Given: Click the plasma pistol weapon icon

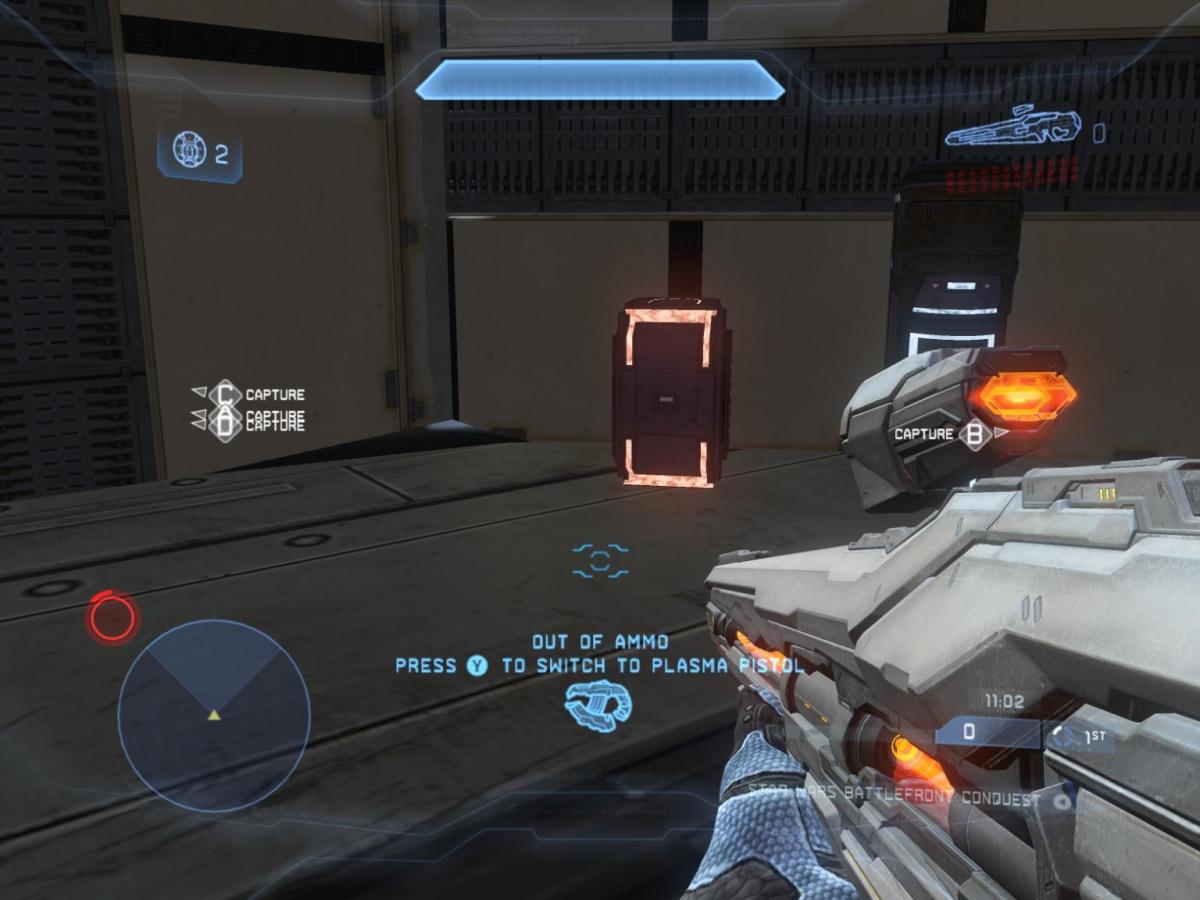Looking at the screenshot, I should point(598,704).
